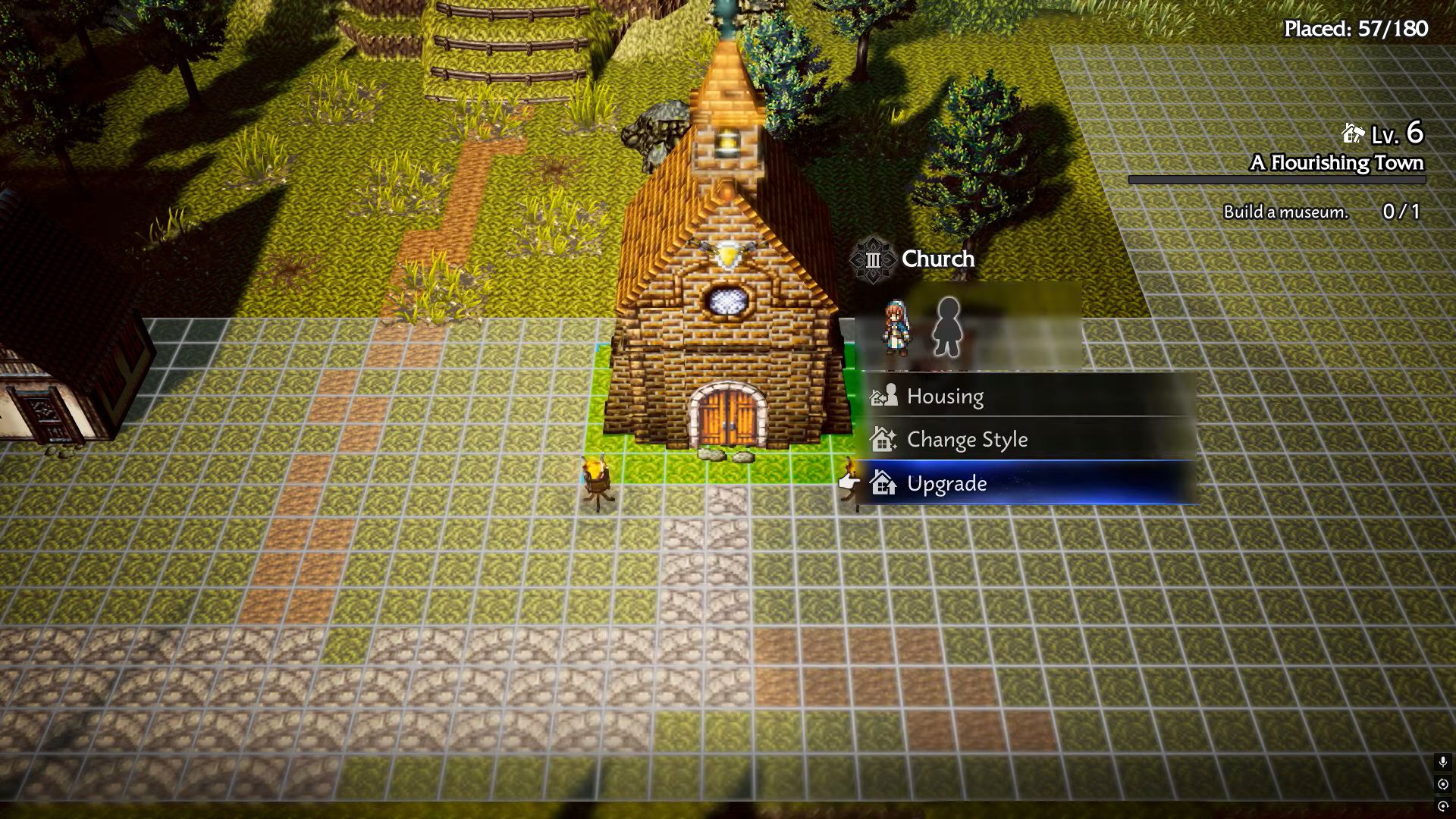Image resolution: width=1456 pixels, height=819 pixels.
Task: Click the tier III church emblem icon
Action: 874,259
